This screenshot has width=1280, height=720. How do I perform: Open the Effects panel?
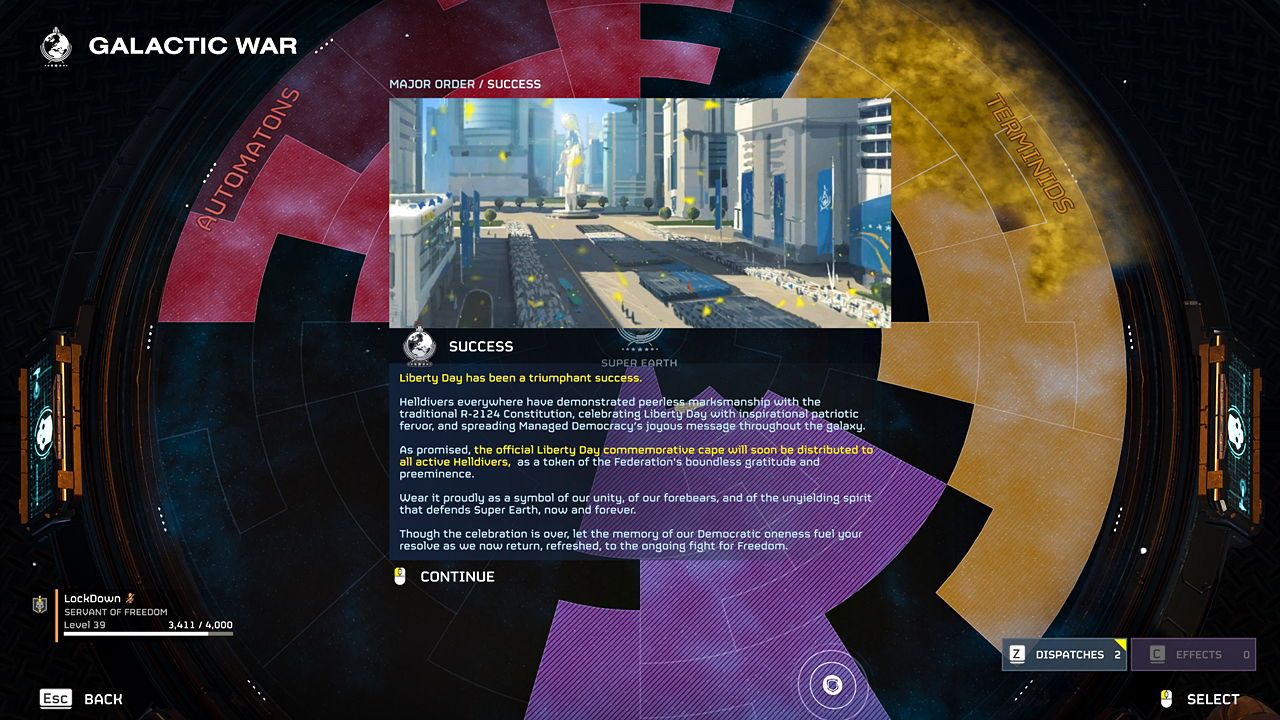[1194, 655]
